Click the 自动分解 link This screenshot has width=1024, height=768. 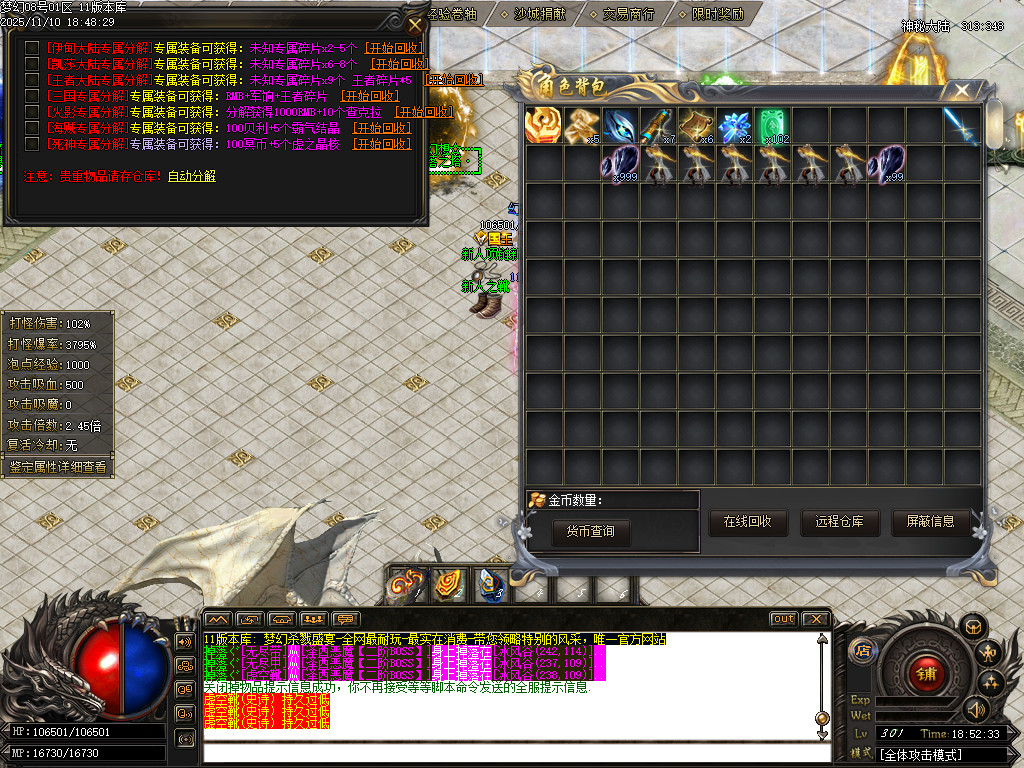coord(191,176)
